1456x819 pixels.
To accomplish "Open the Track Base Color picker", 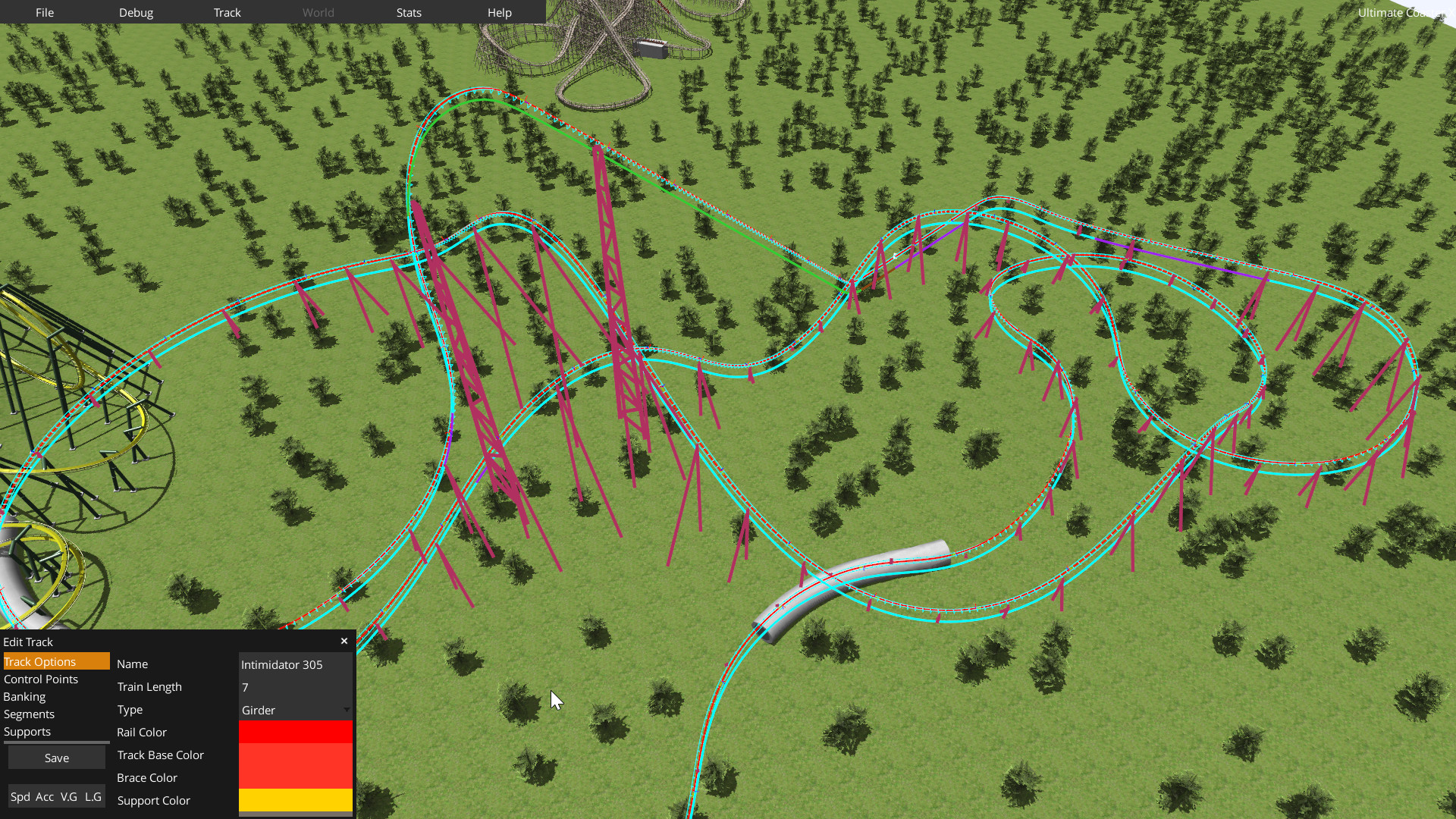I will coord(295,755).
